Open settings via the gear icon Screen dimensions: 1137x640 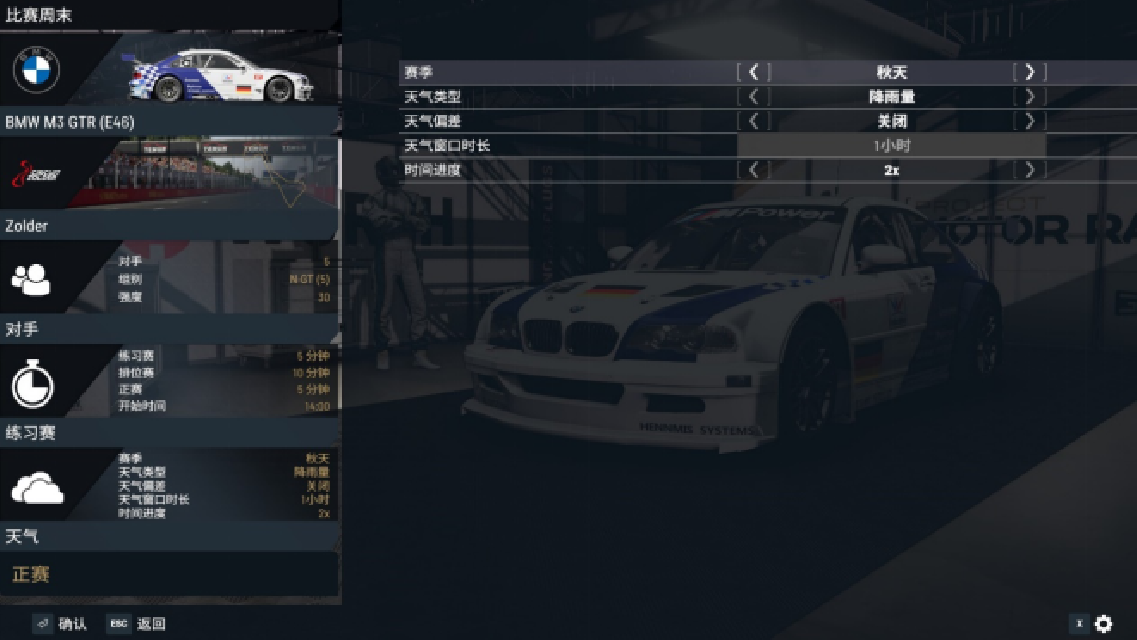point(1103,624)
